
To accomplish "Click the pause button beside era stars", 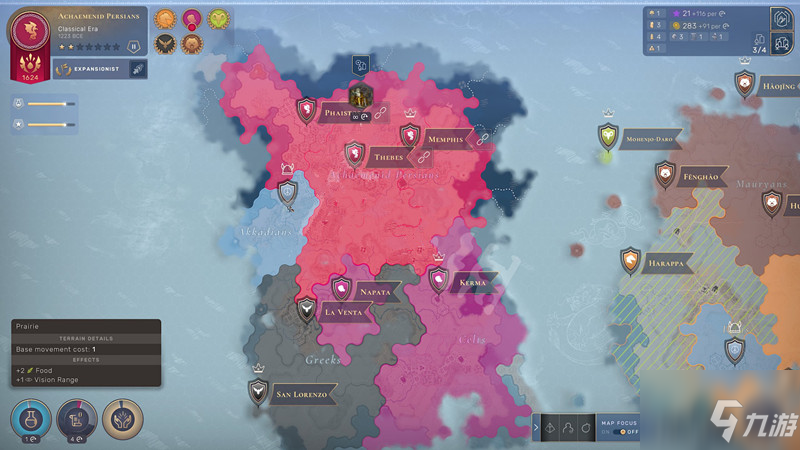I will tap(133, 46).
